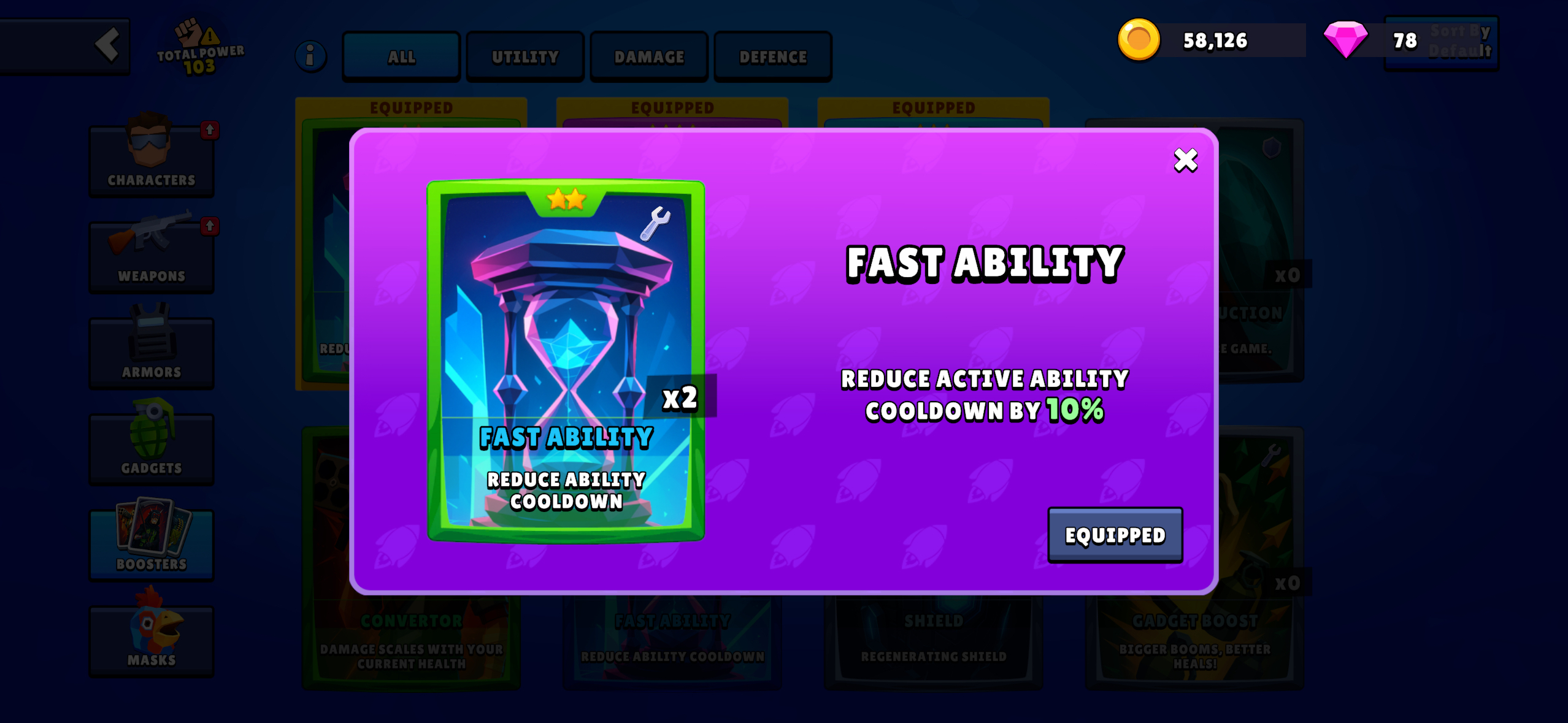Select the Gadgets category

coord(152,448)
